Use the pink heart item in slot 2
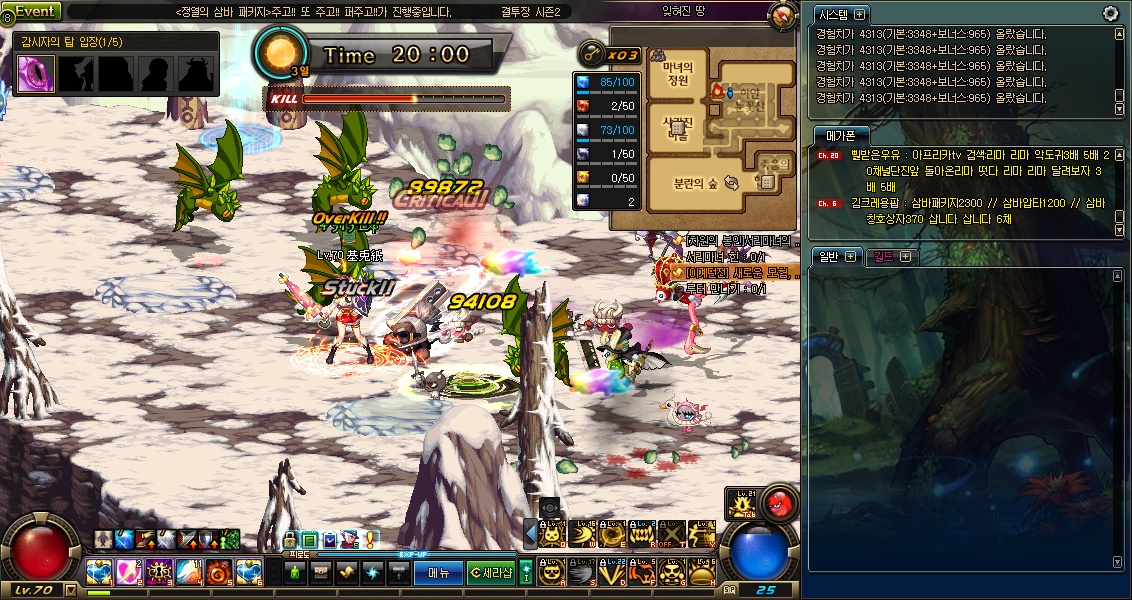The height and width of the screenshot is (600, 1132). pyautogui.click(x=129, y=573)
